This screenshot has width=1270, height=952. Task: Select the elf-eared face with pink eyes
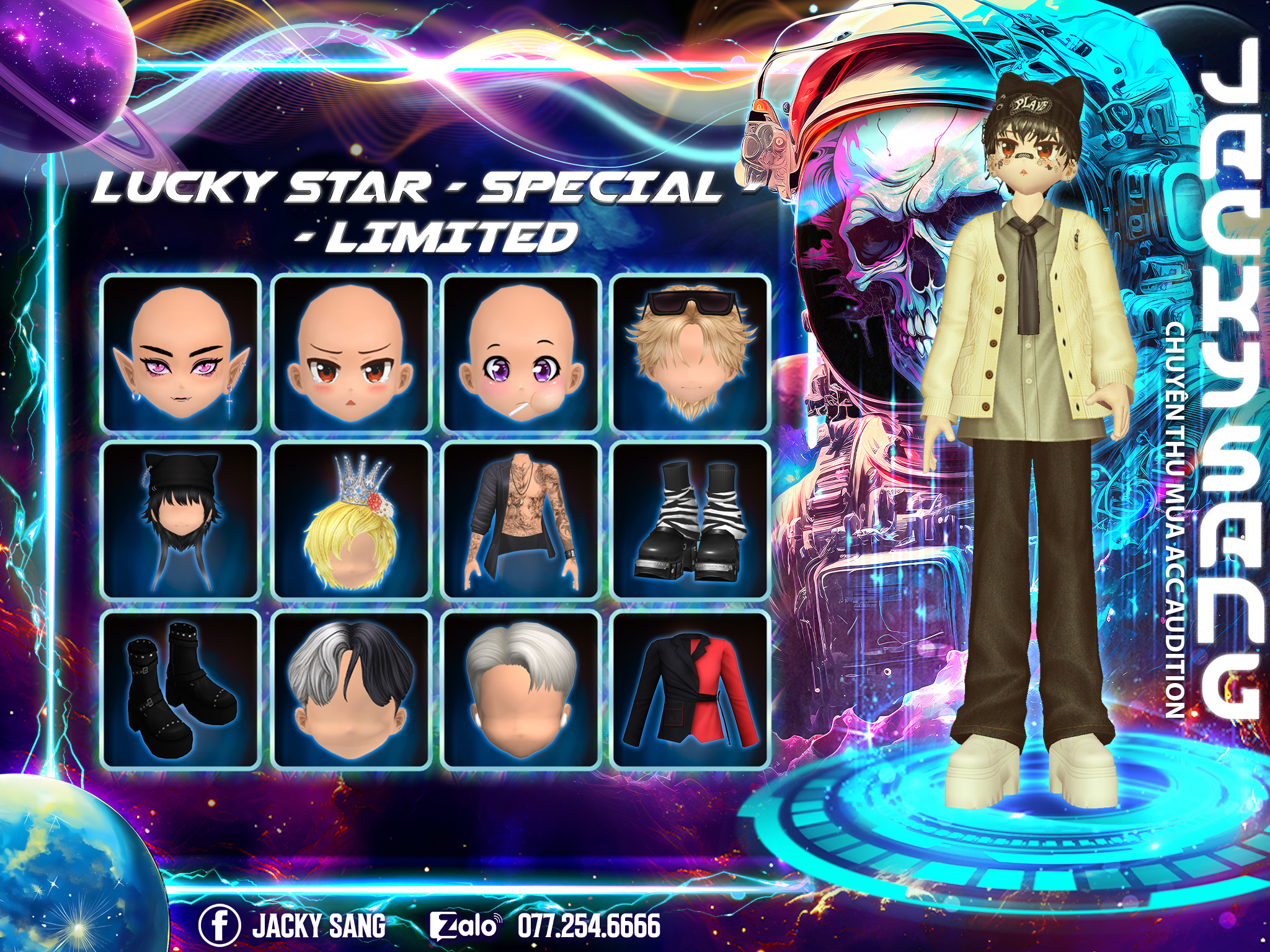coord(180,353)
